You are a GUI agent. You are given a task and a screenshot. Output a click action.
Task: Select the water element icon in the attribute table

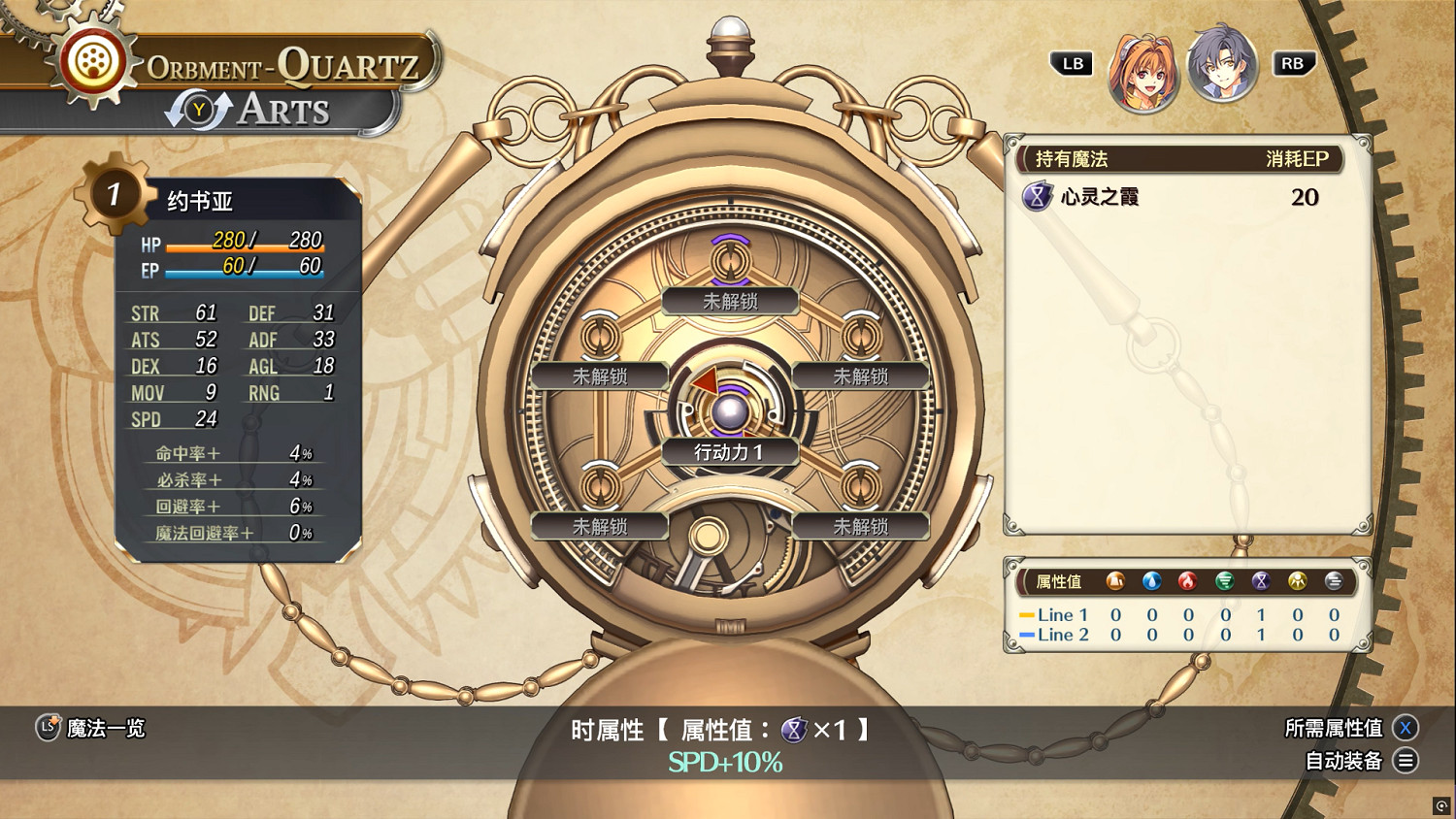click(1152, 581)
